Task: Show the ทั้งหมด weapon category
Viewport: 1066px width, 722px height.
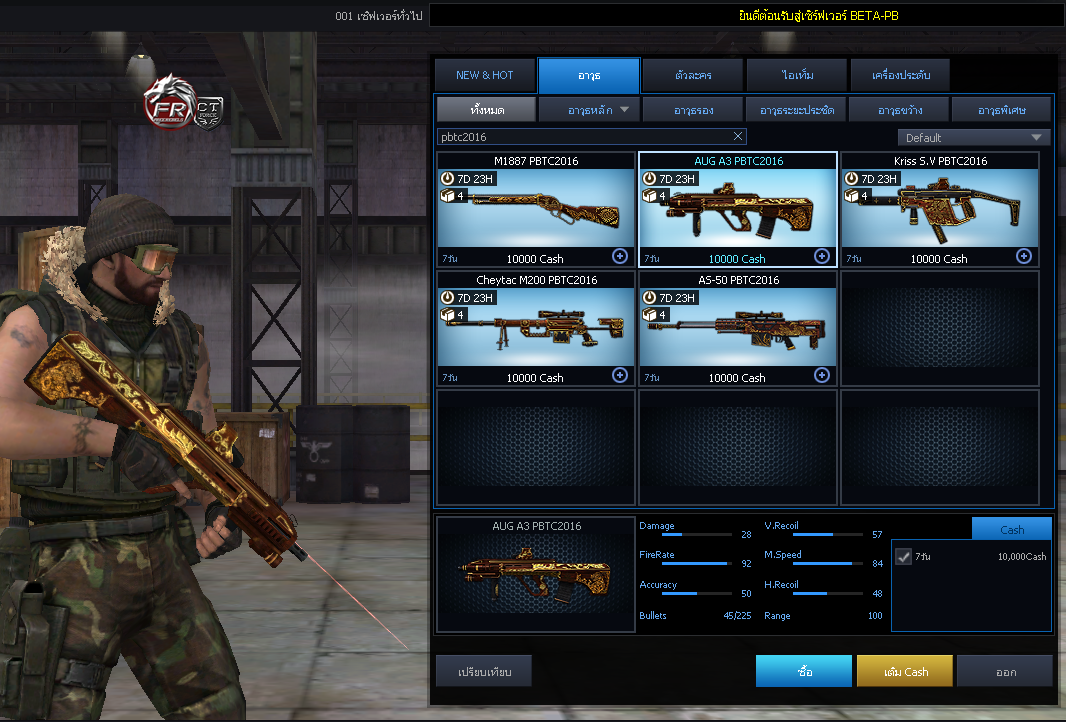Action: coord(486,109)
